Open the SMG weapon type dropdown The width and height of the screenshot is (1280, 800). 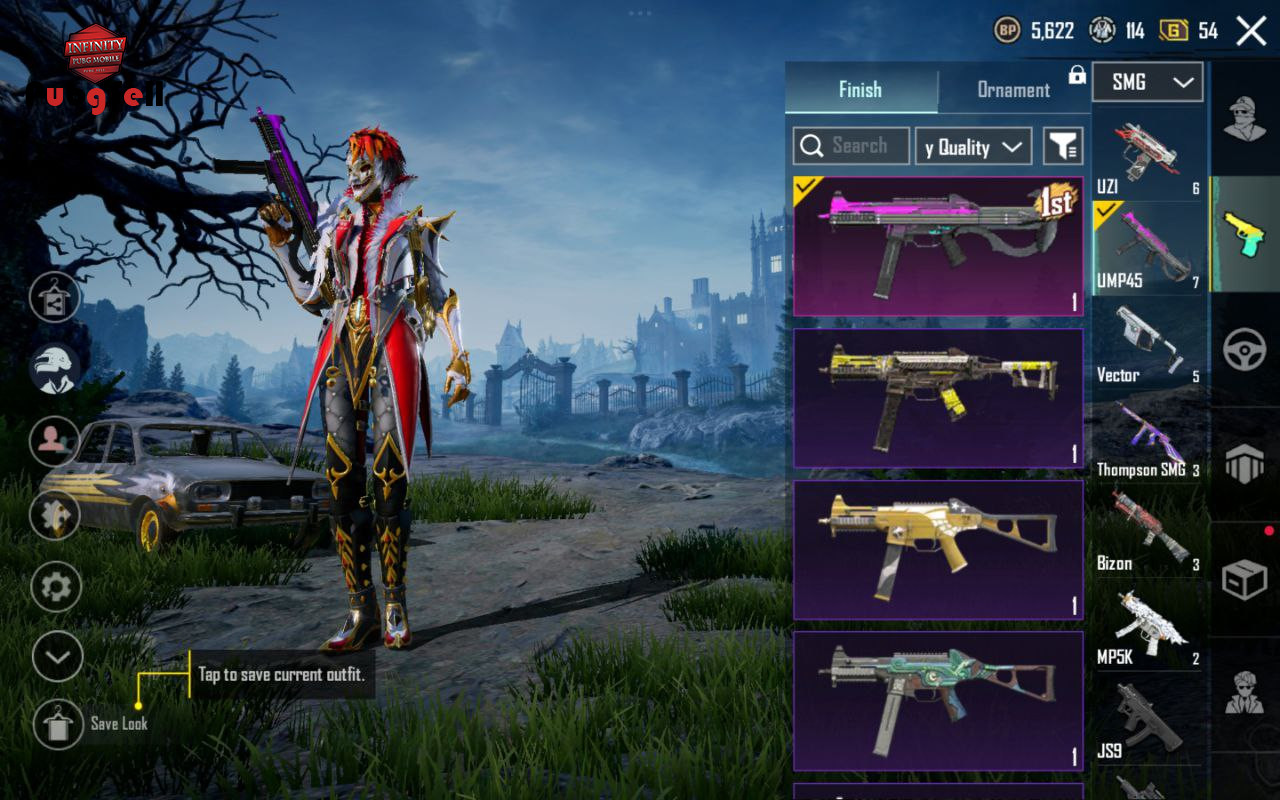pos(1147,82)
